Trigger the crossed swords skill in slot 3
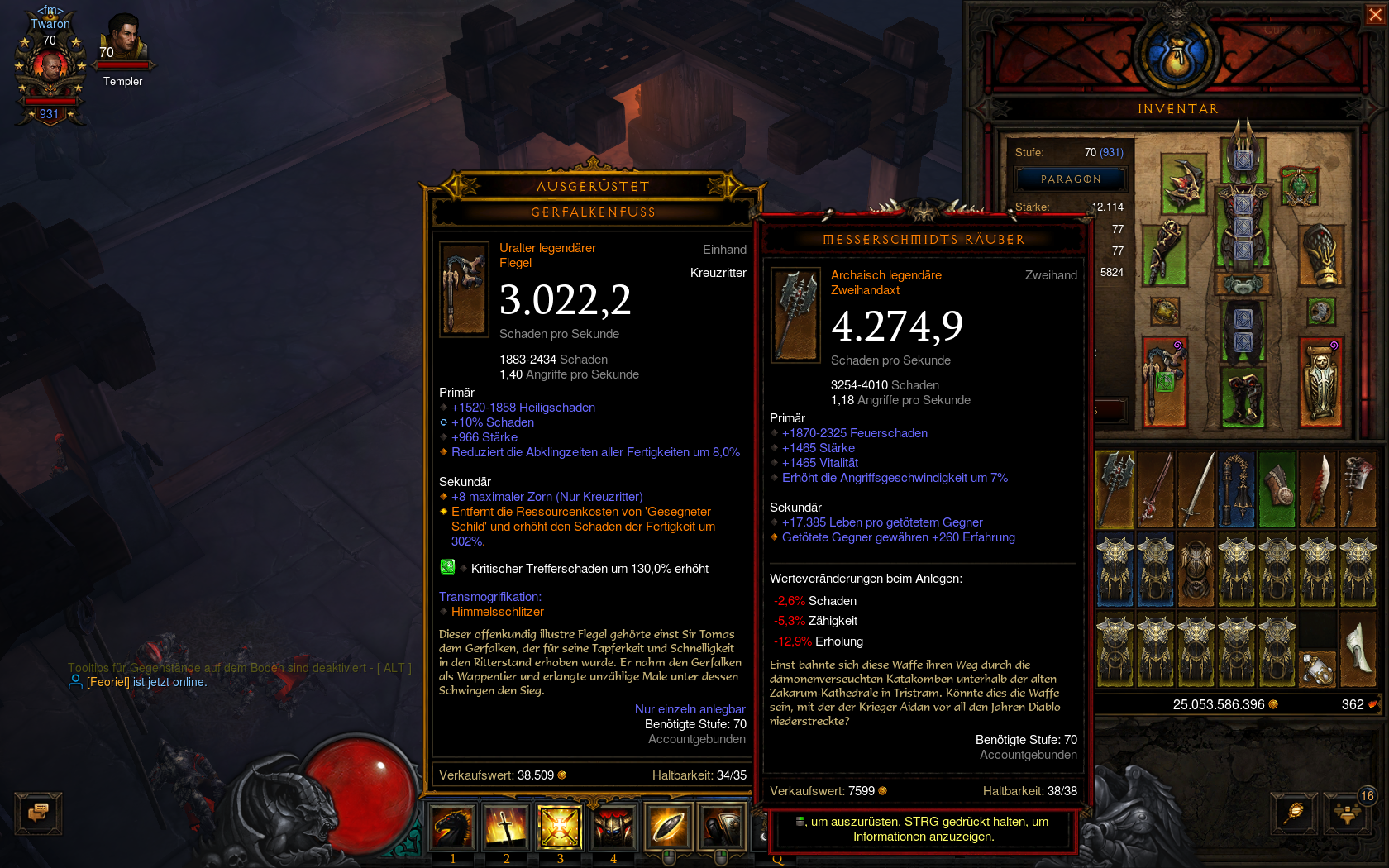 [560, 827]
